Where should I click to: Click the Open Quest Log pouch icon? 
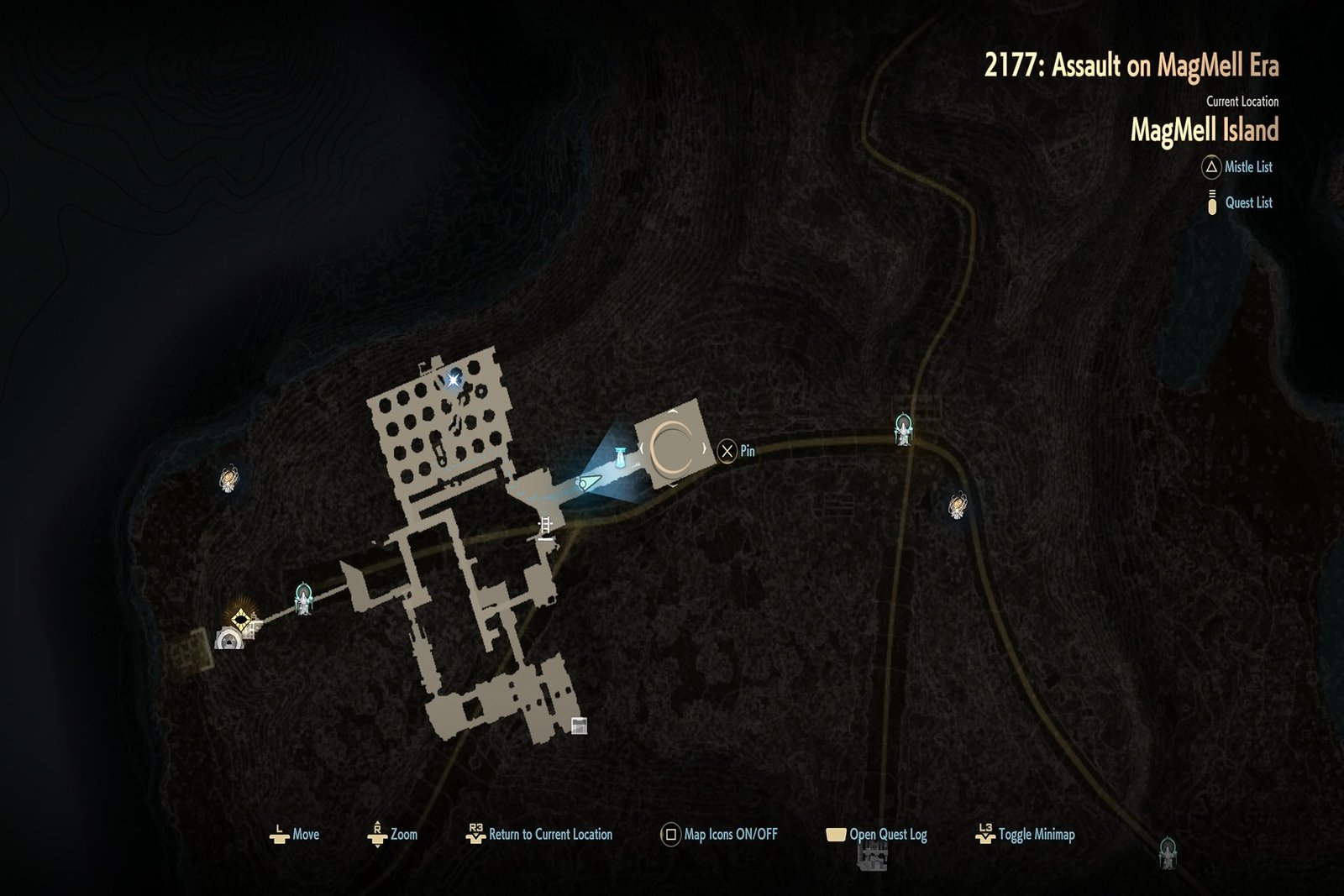[x=835, y=834]
